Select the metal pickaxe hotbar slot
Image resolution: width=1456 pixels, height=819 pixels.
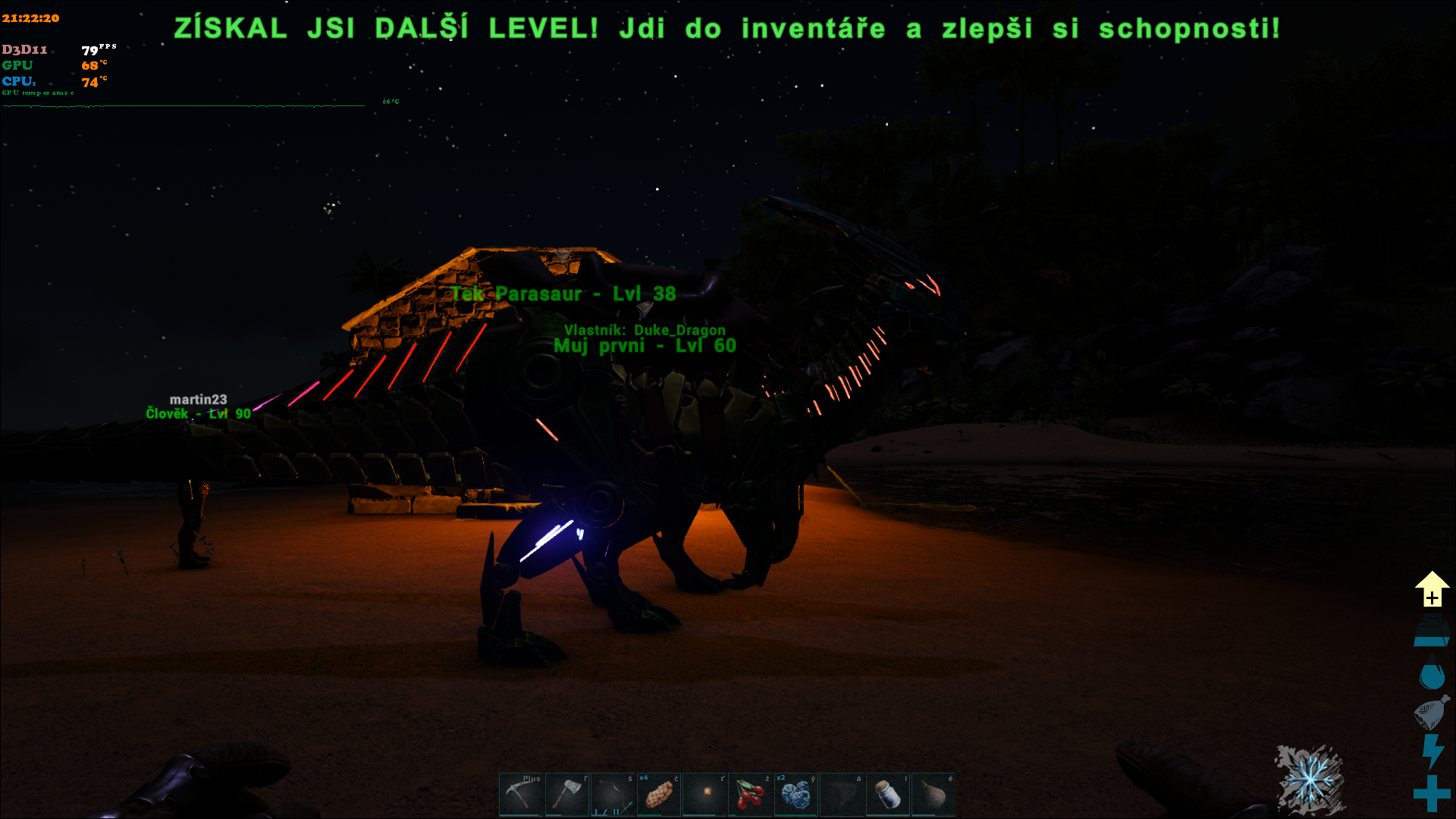point(521,794)
